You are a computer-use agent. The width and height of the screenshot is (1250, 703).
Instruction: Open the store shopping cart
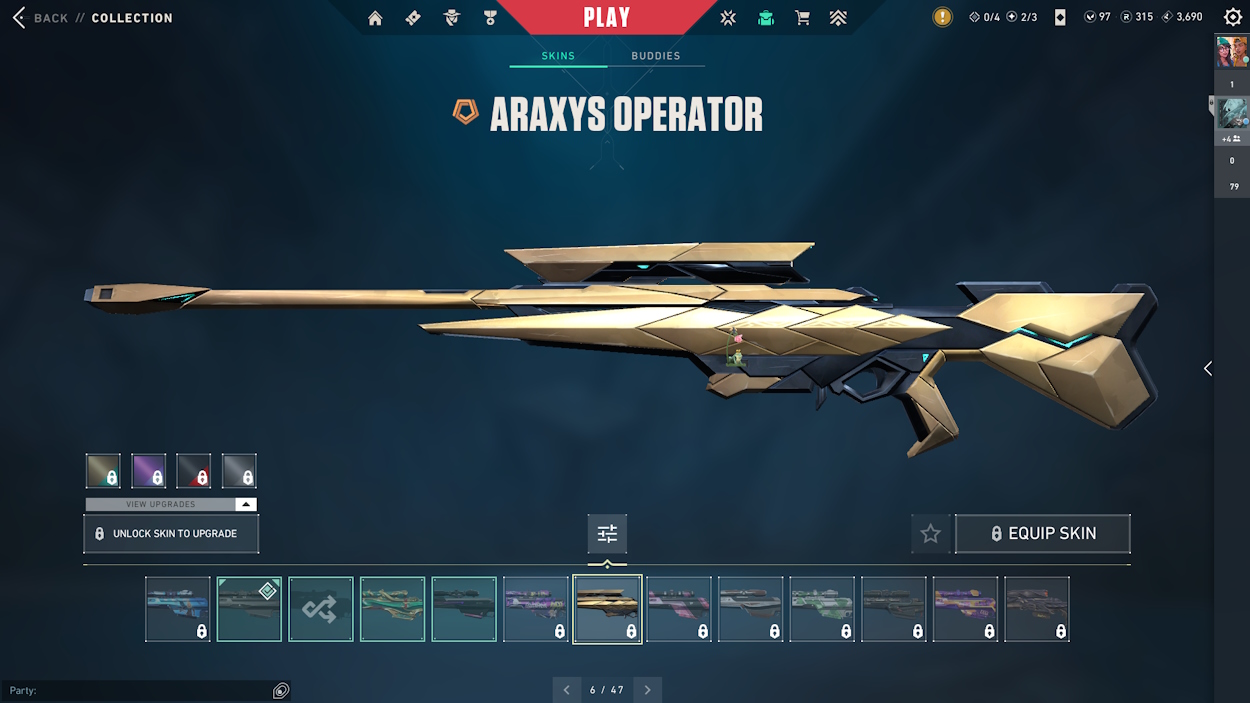click(802, 18)
